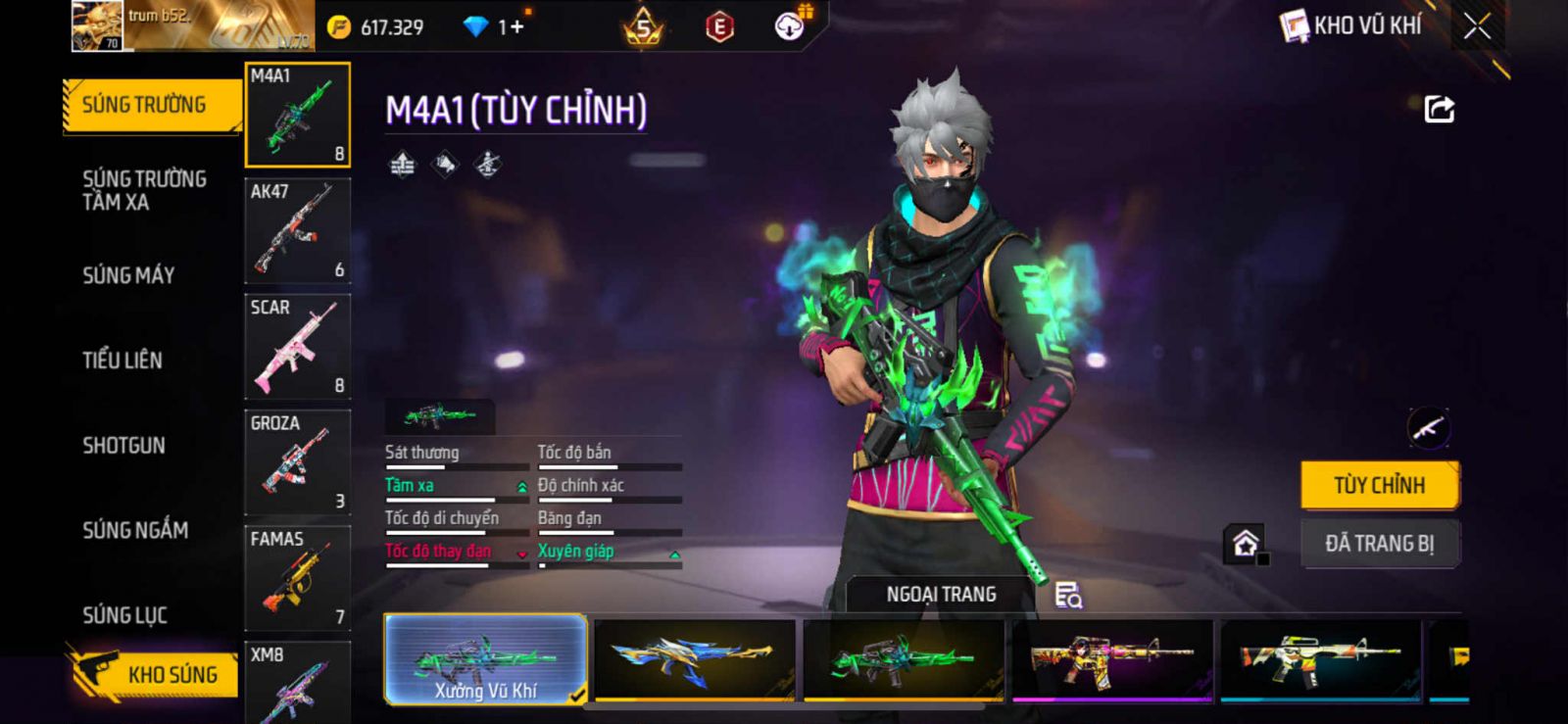Close the weapon armory screen
The image size is (1568, 724).
(1477, 26)
